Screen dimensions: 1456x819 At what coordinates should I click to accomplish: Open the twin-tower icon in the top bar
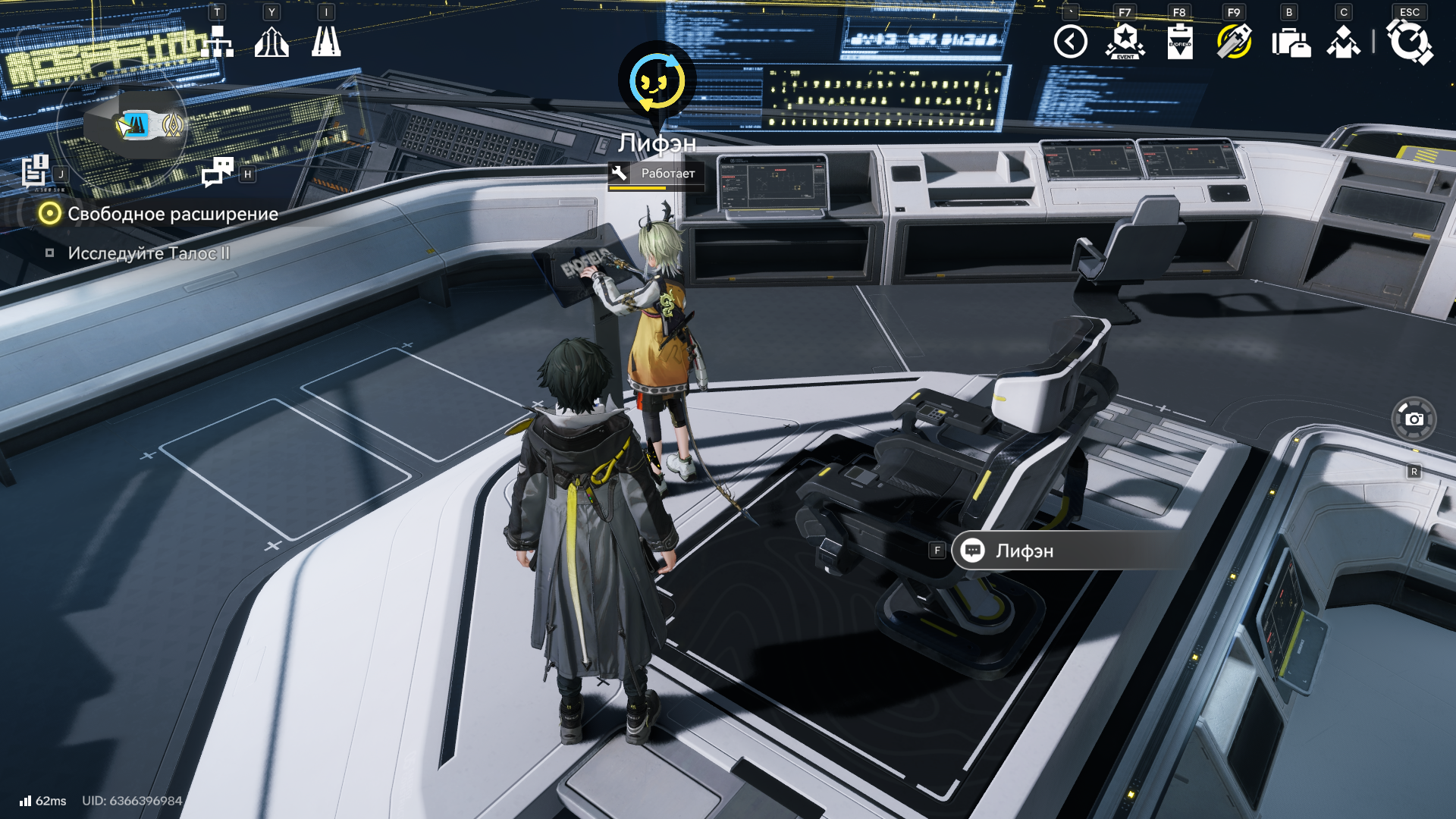coord(326,42)
